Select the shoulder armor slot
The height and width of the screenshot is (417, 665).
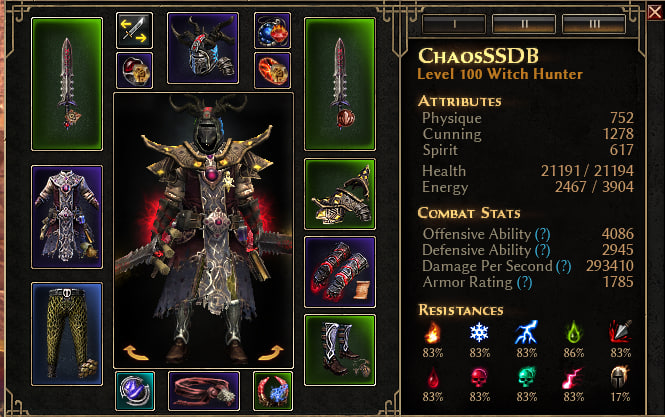click(x=339, y=194)
